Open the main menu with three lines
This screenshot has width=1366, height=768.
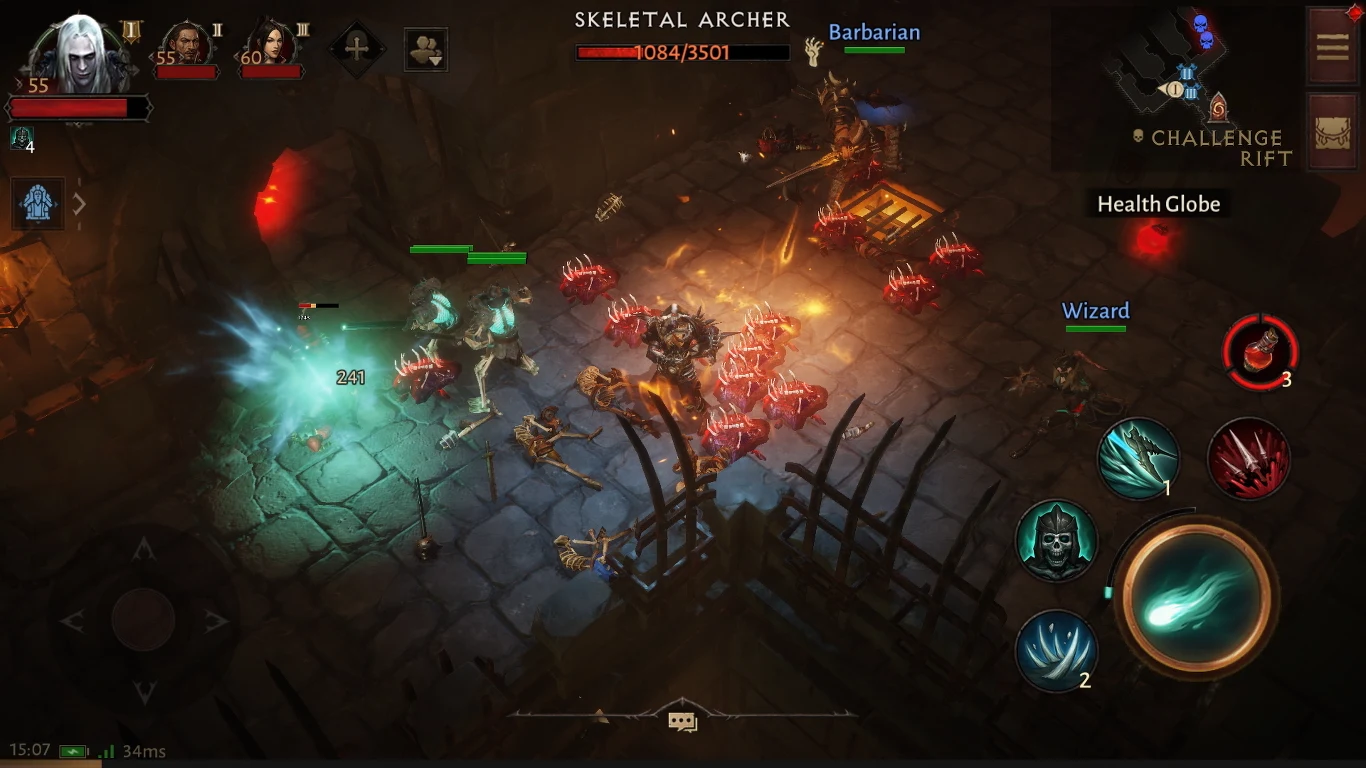1332,45
